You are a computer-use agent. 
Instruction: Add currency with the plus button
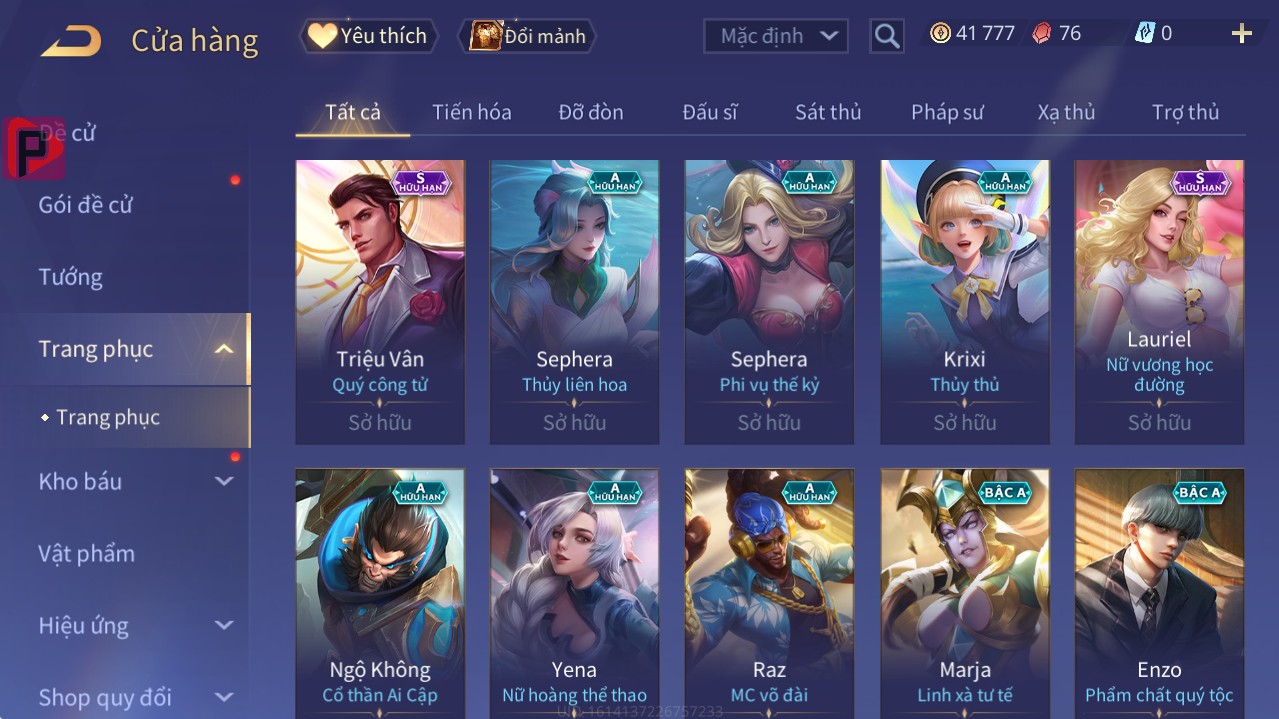[x=1241, y=34]
